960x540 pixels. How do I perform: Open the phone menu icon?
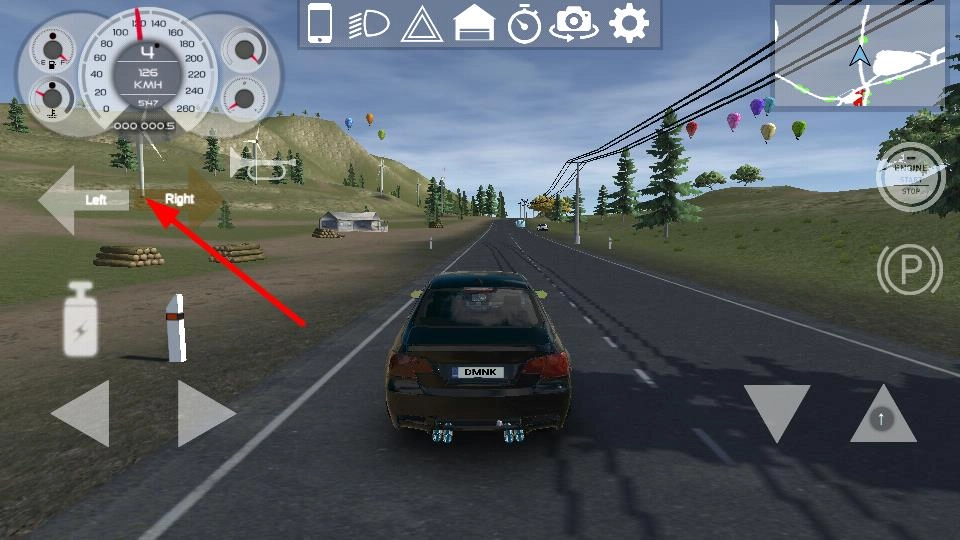click(x=319, y=23)
